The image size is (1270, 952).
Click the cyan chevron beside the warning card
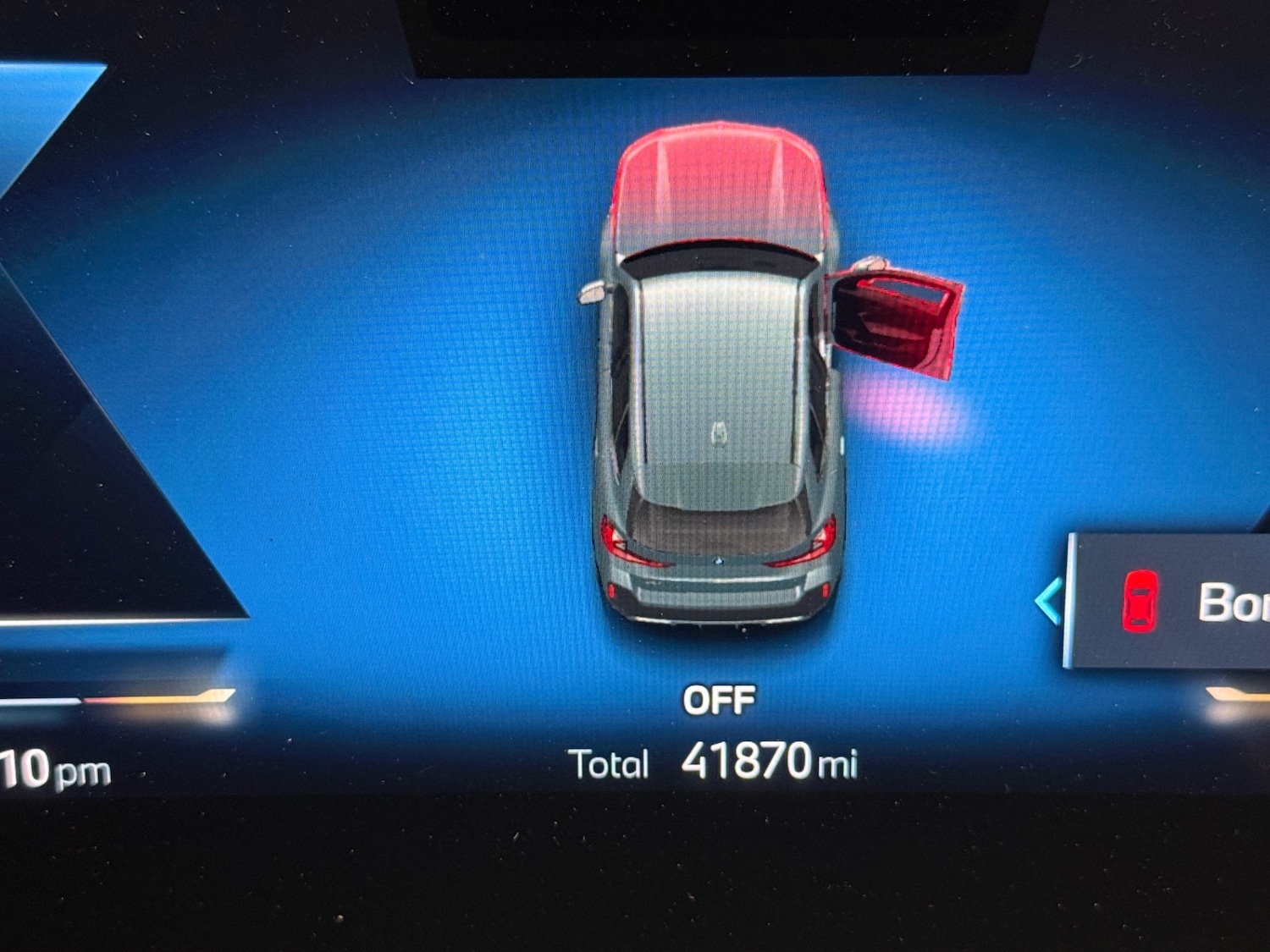click(x=1049, y=602)
